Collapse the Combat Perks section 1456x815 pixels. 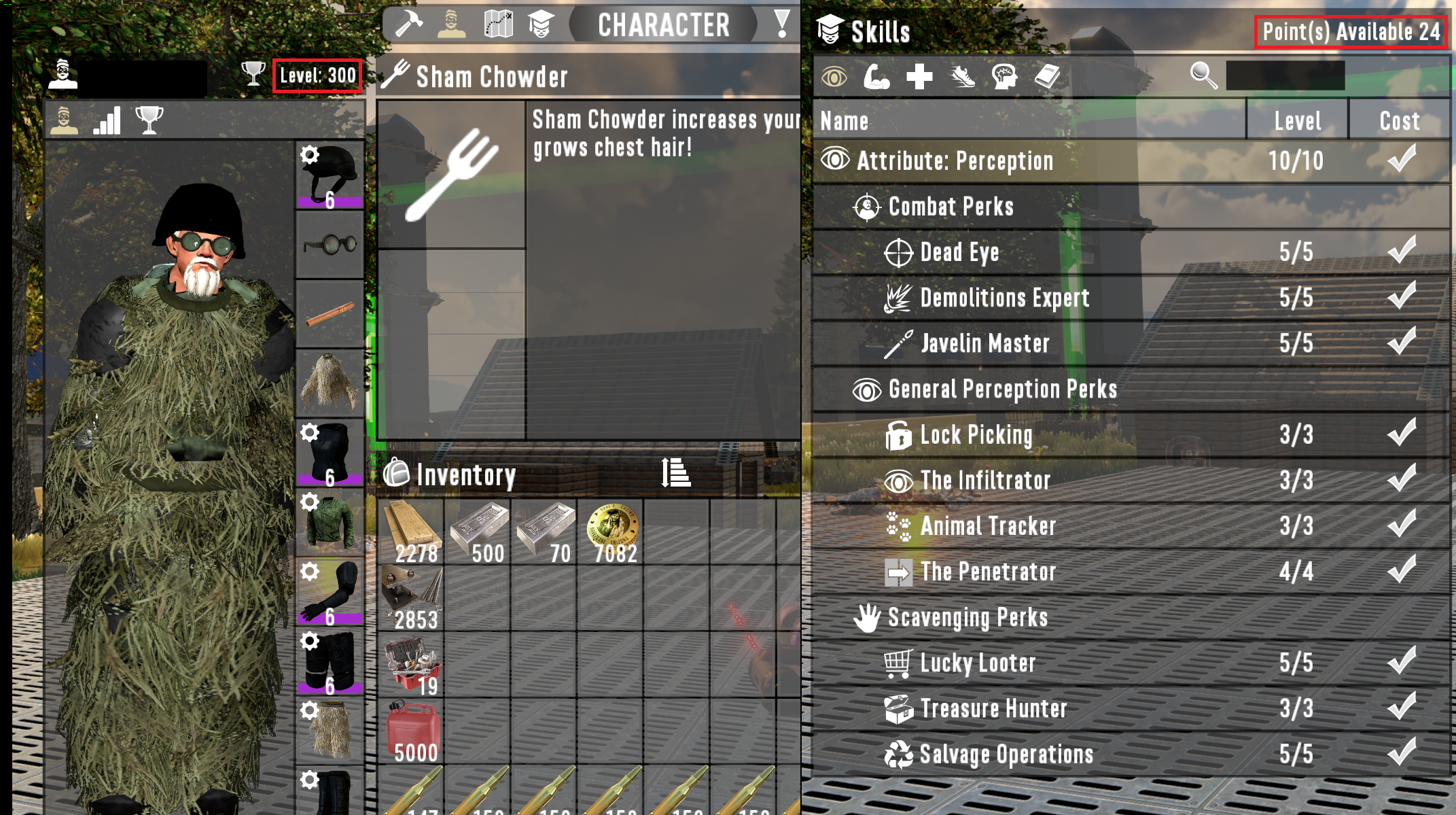click(950, 207)
